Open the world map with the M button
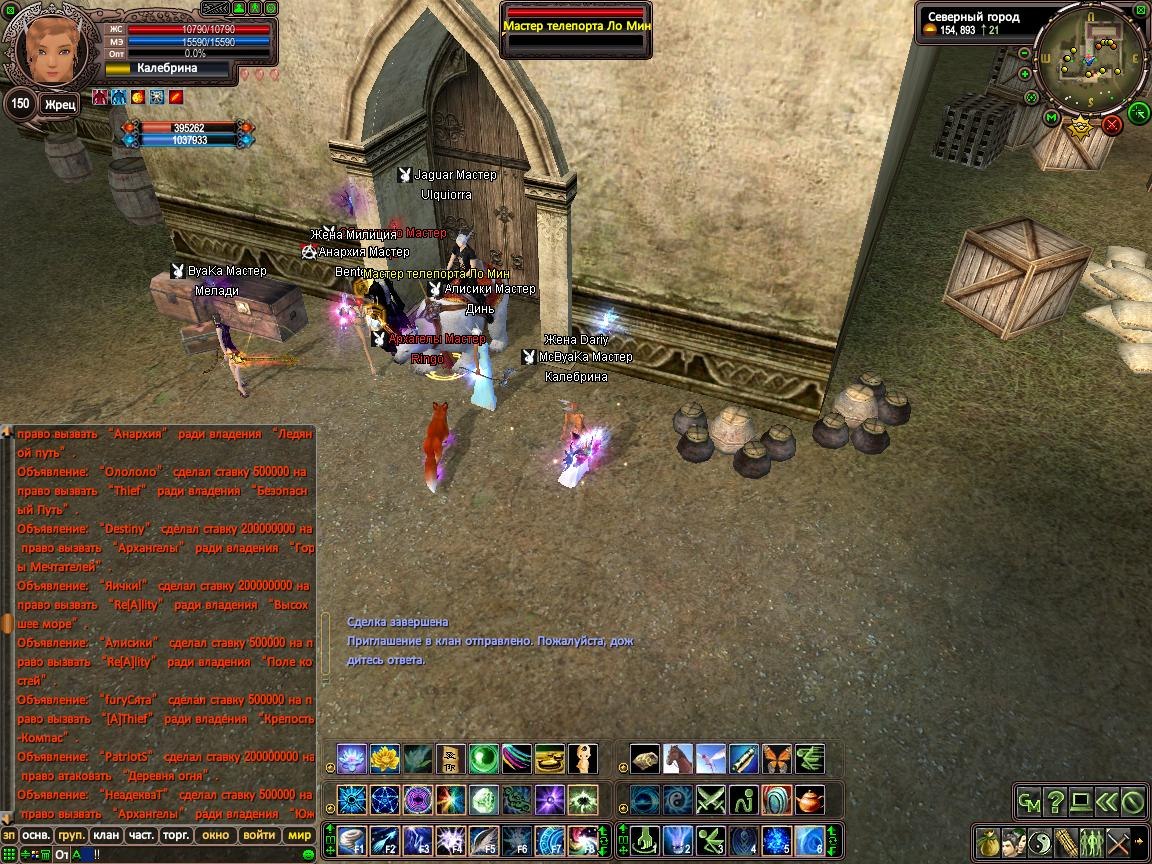Screen dimensions: 1152x864 tap(1051, 118)
